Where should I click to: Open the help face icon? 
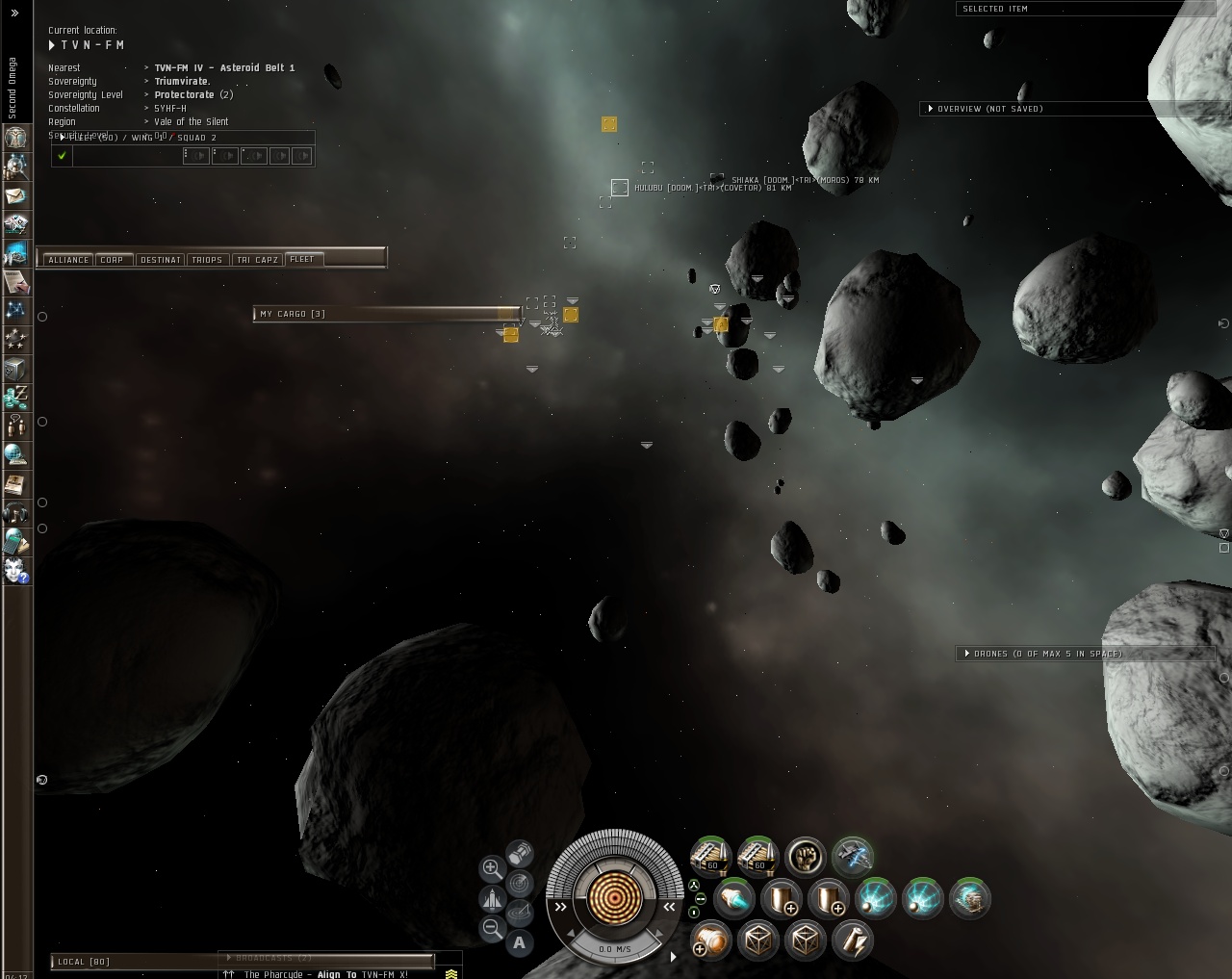(16, 570)
